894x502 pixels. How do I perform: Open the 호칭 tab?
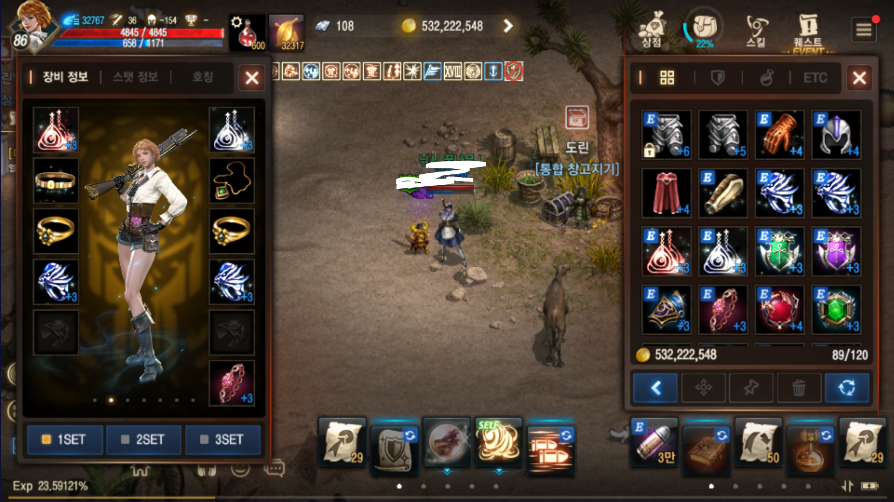tap(203, 77)
